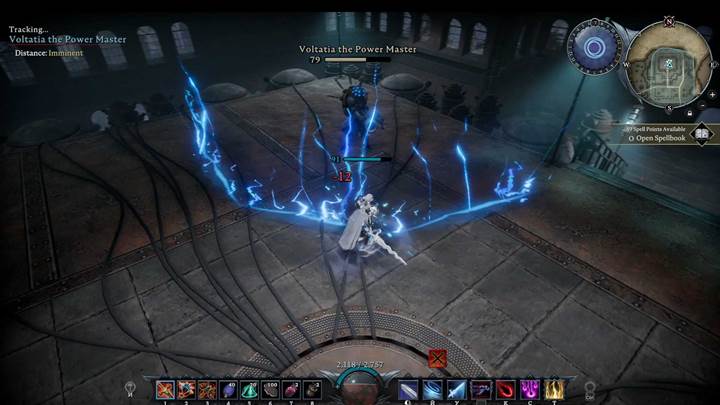Select the first crossed-weapons hotbar slot
The width and height of the screenshot is (720, 405).
tap(165, 389)
